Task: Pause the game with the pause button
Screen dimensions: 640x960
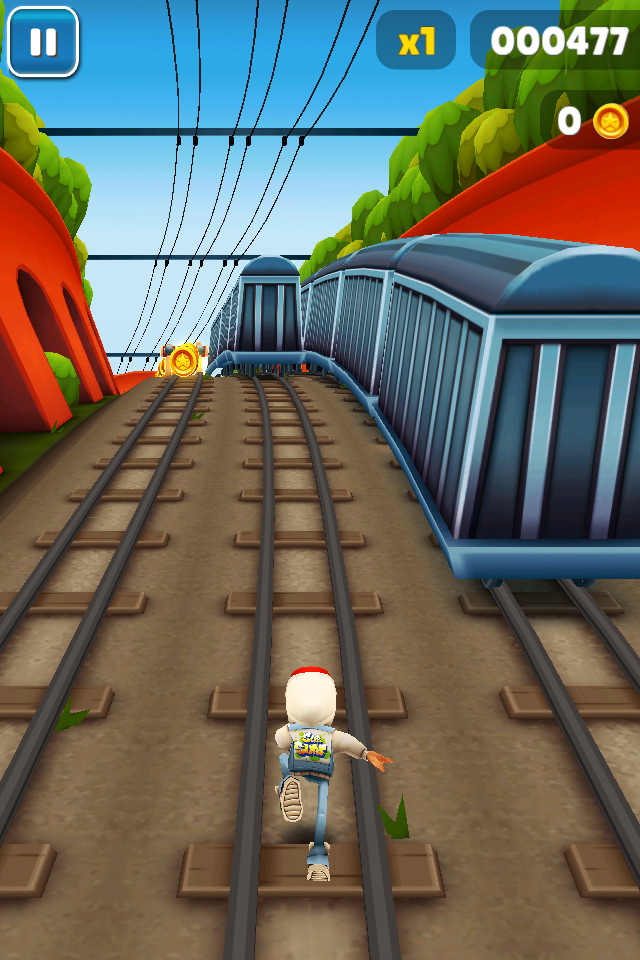Action: (x=43, y=42)
